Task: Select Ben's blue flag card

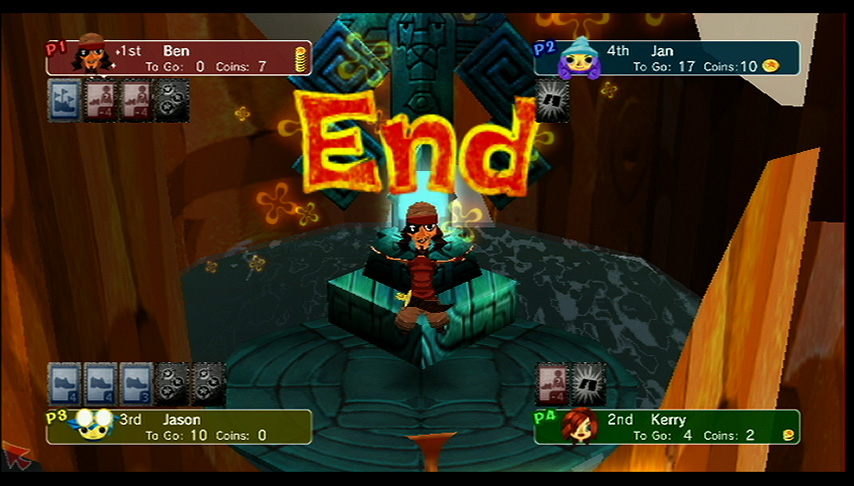Action: [65, 102]
